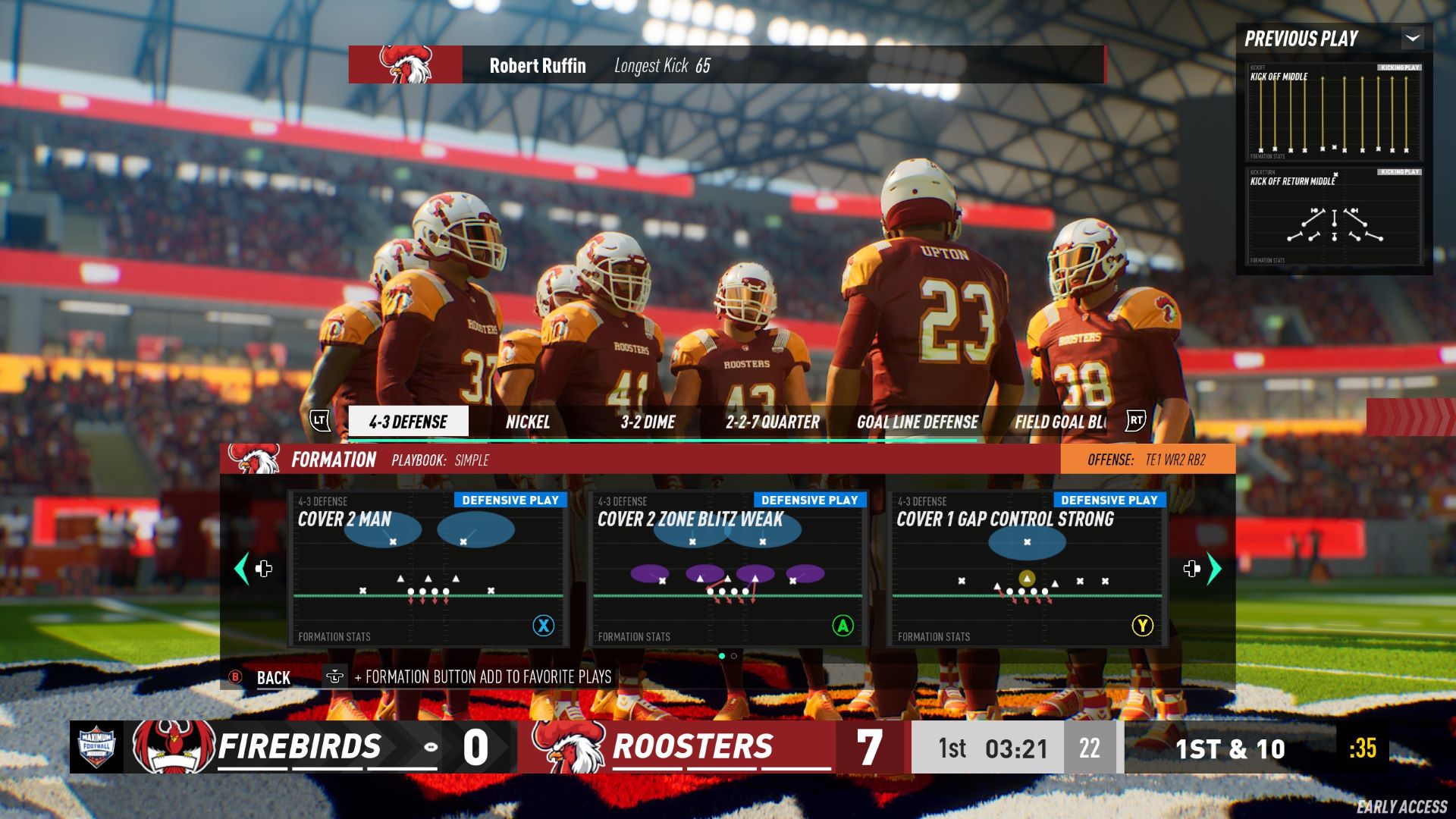
Task: Select the Nickel formation tab
Action: [528, 422]
